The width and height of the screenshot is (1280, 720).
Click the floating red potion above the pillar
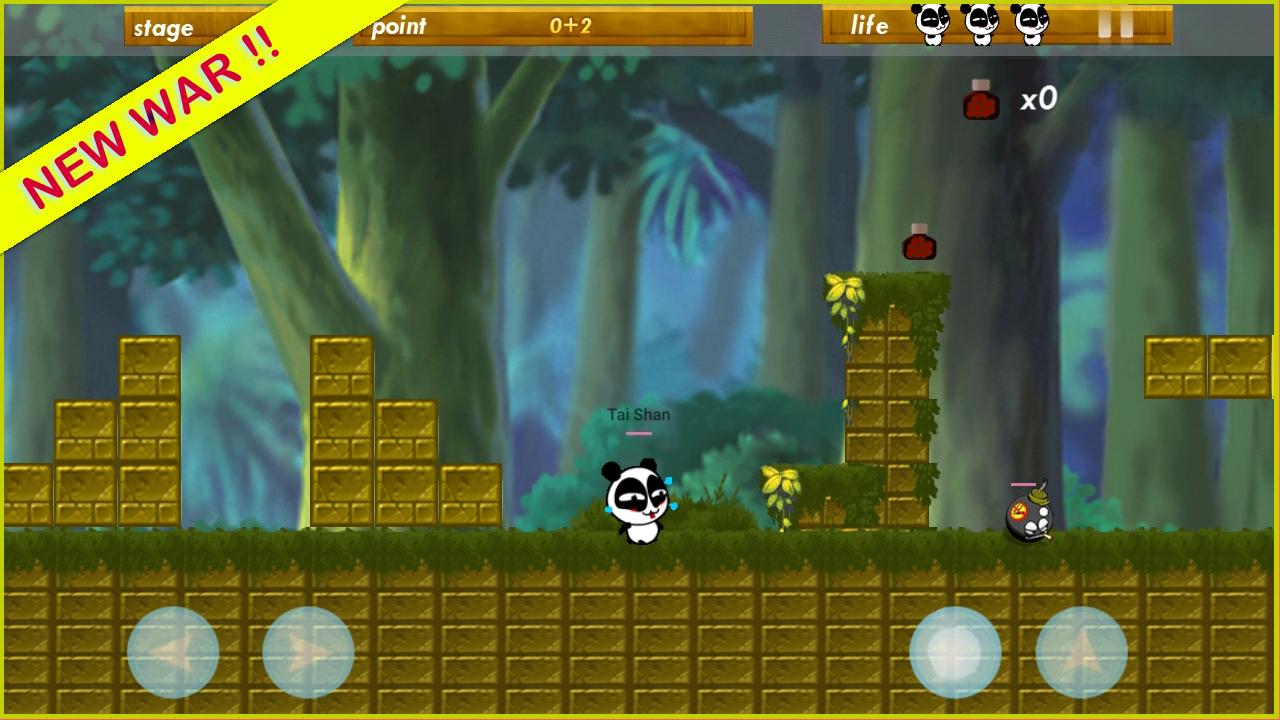[x=919, y=241]
